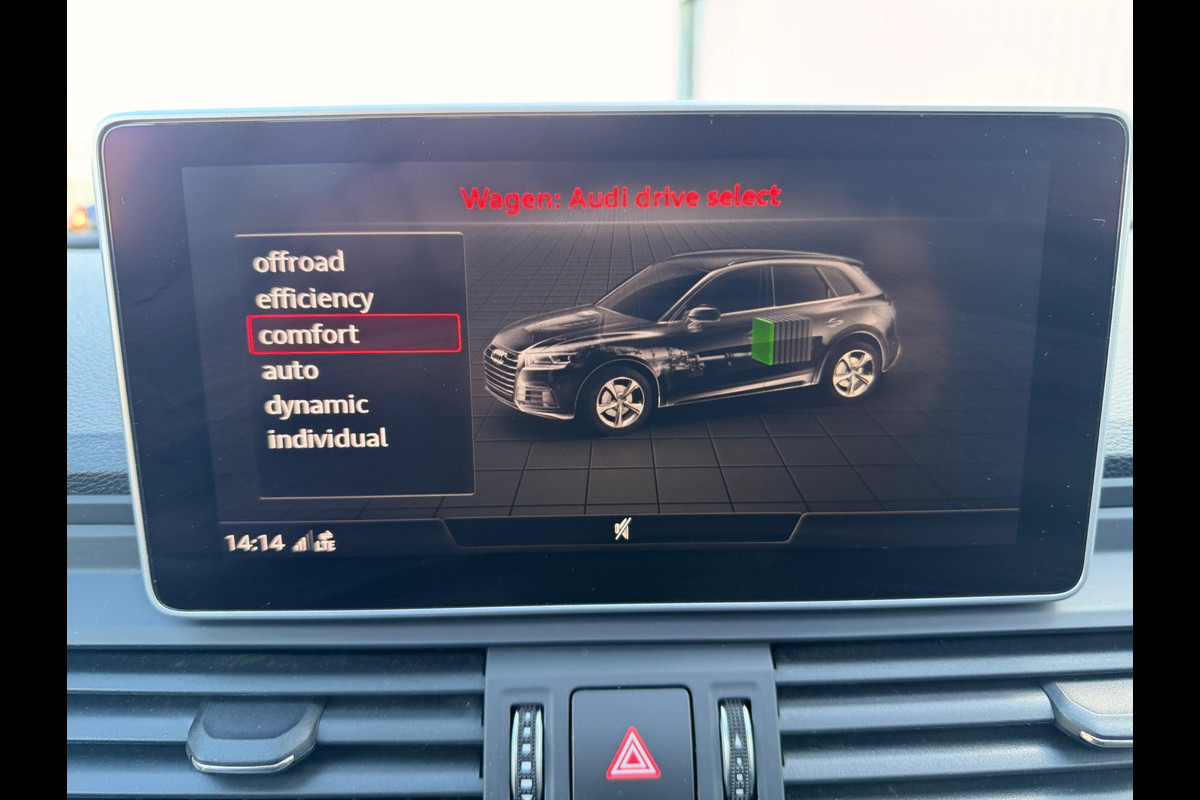Click the muted speaker icon
Viewport: 1200px width, 800px height.
point(622,530)
